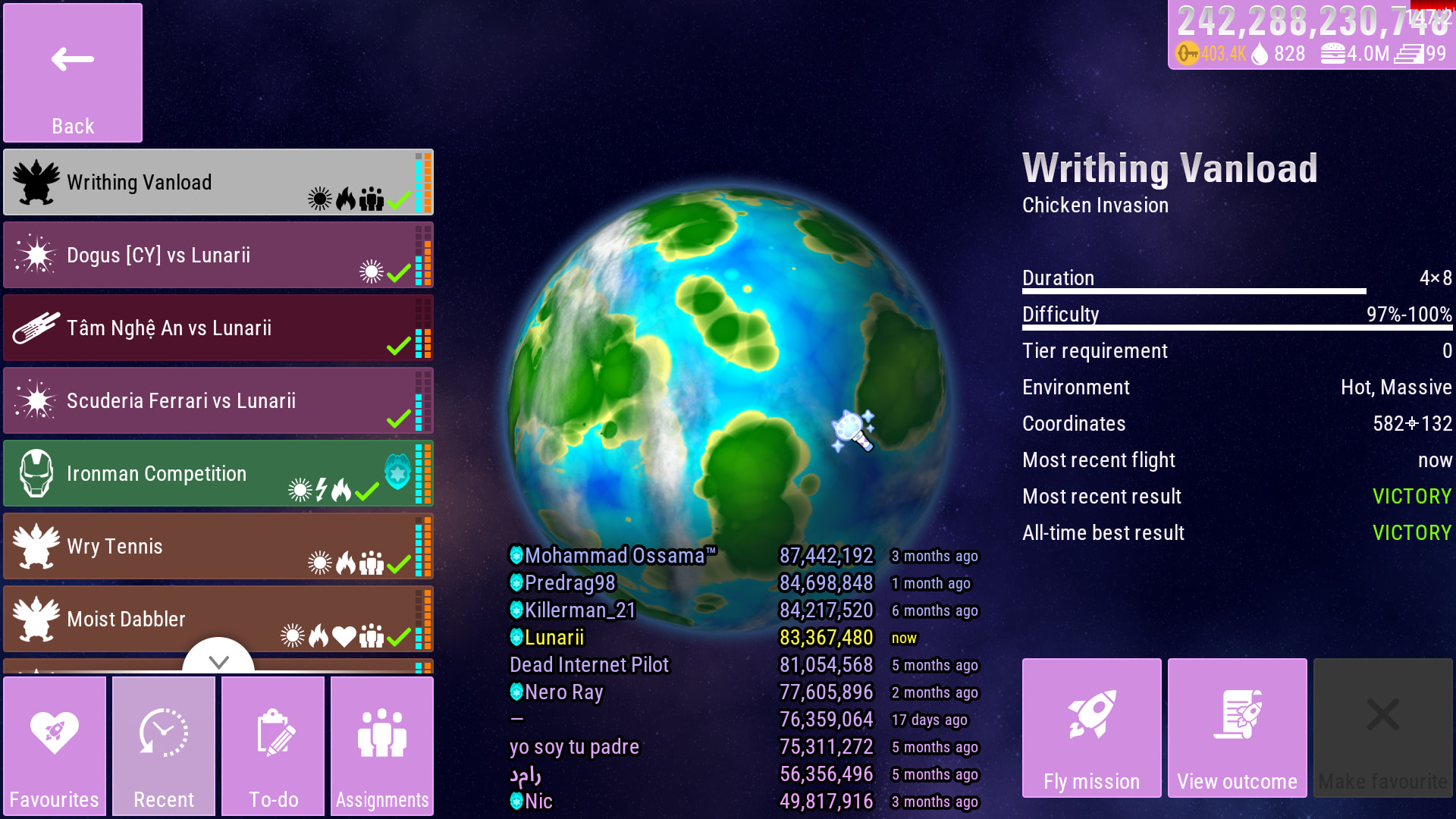Open Tâm Nghệ An vs Lunarii mission
Viewport: 1456px width, 819px height.
[218, 328]
